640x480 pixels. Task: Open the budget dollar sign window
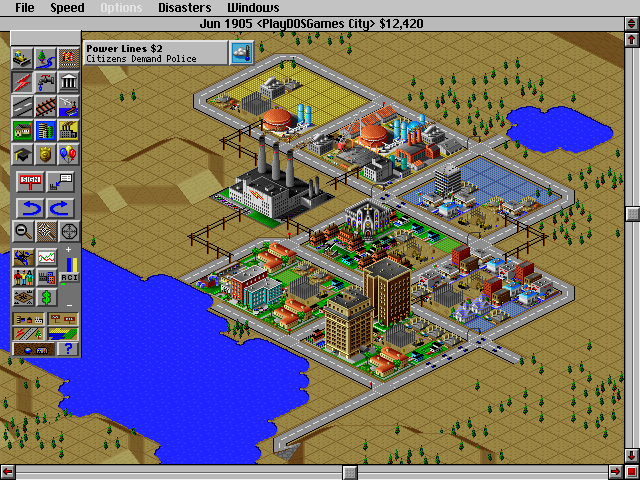[x=45, y=298]
